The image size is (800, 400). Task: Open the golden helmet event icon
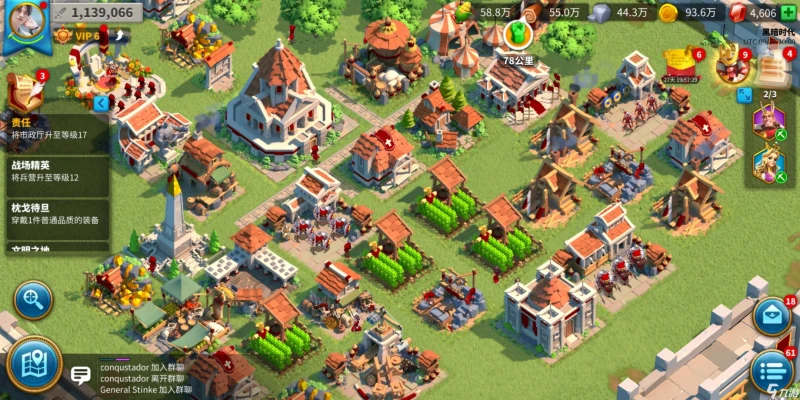(731, 65)
